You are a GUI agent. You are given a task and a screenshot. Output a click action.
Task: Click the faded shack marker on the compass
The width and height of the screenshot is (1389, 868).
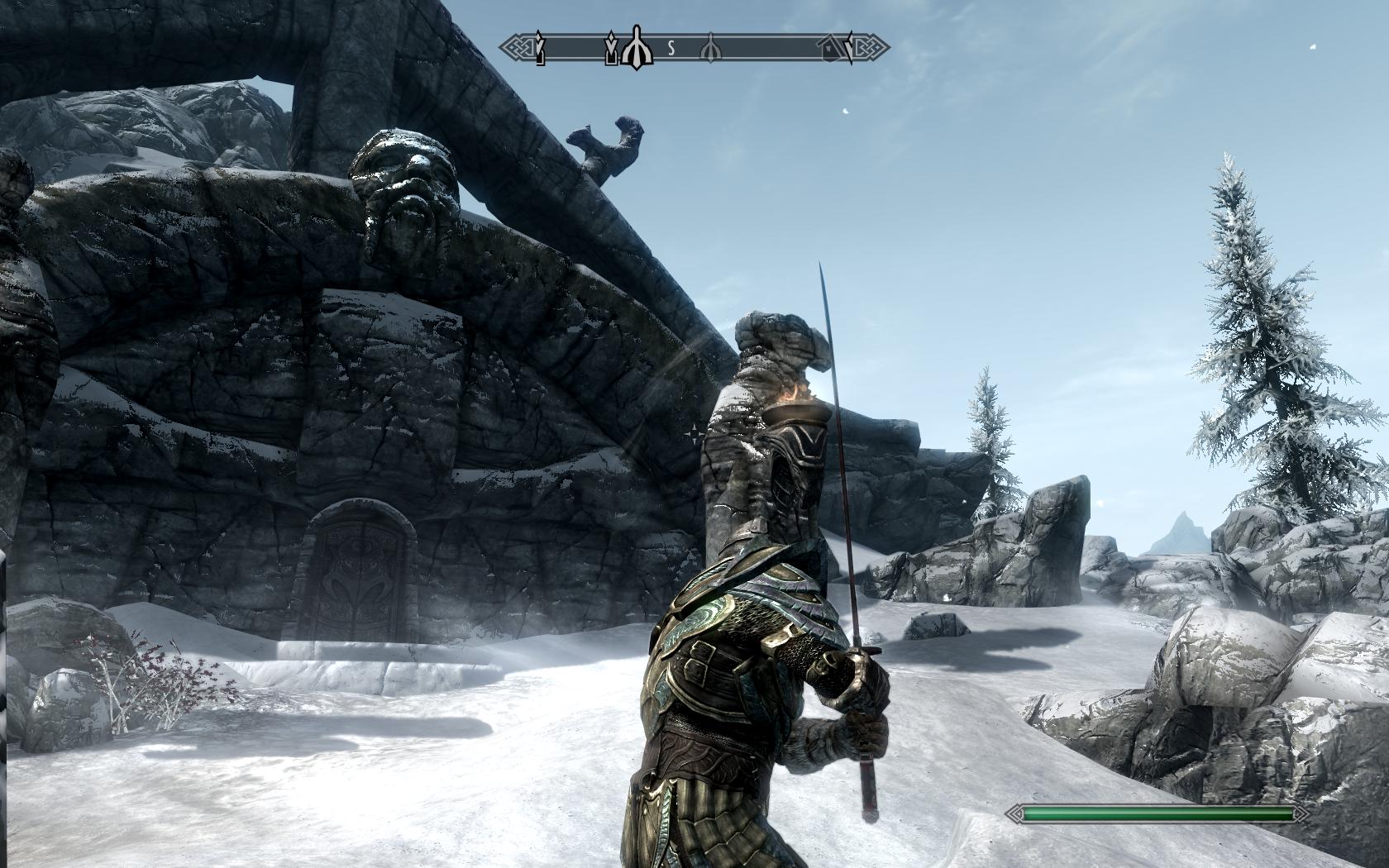pos(831,51)
